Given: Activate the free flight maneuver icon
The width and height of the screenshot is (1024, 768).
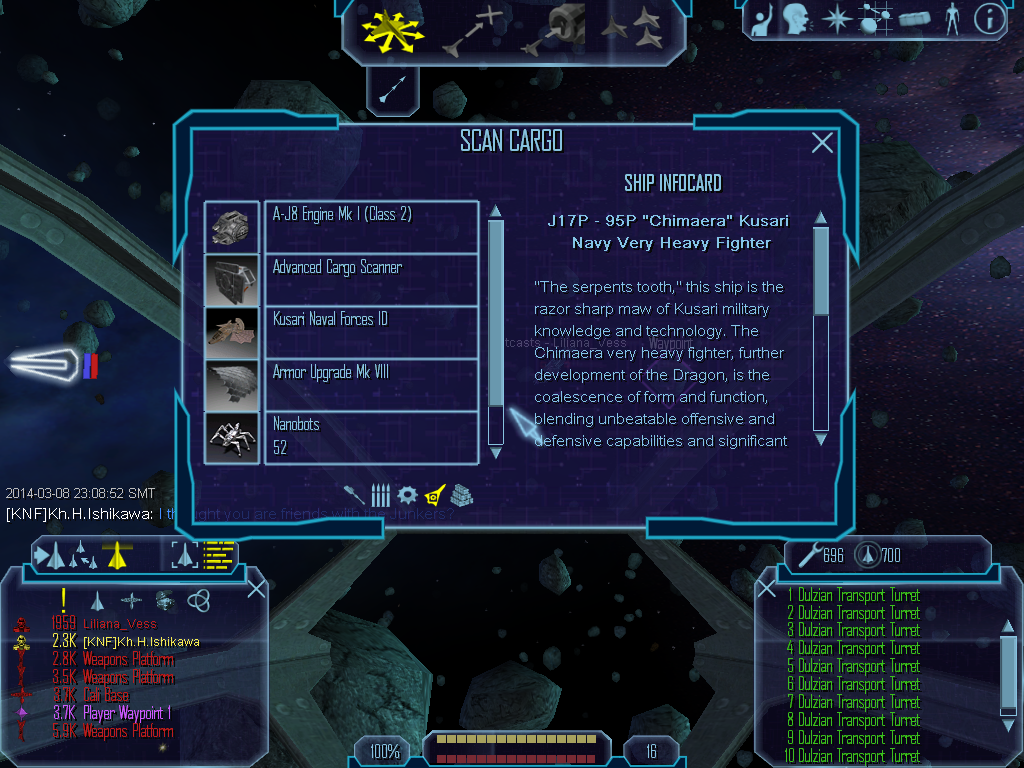Looking at the screenshot, I should (x=393, y=28).
